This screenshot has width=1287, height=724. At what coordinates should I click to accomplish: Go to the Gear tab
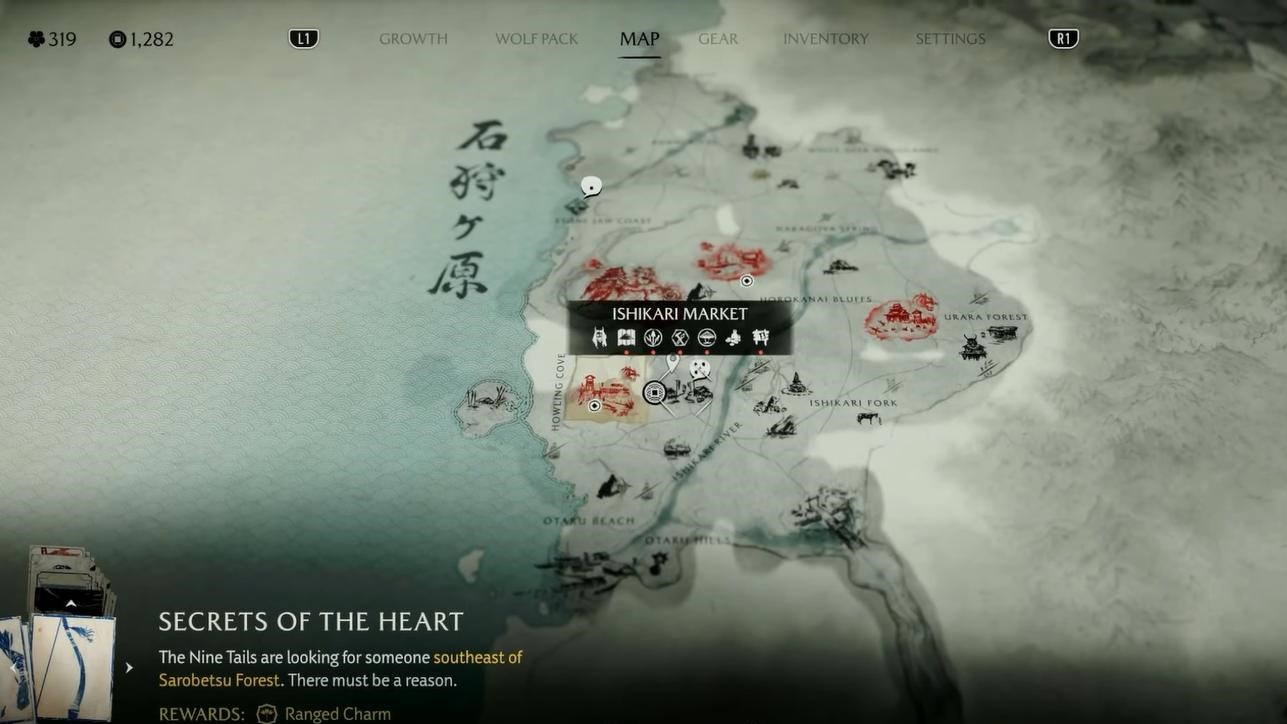[718, 39]
